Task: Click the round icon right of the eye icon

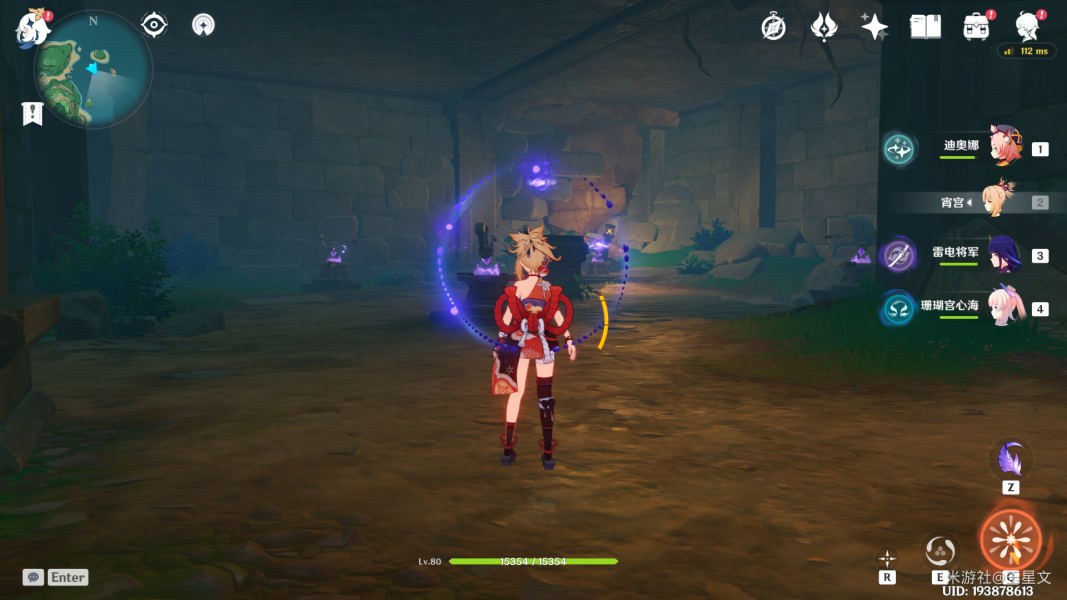Action: pos(203,25)
